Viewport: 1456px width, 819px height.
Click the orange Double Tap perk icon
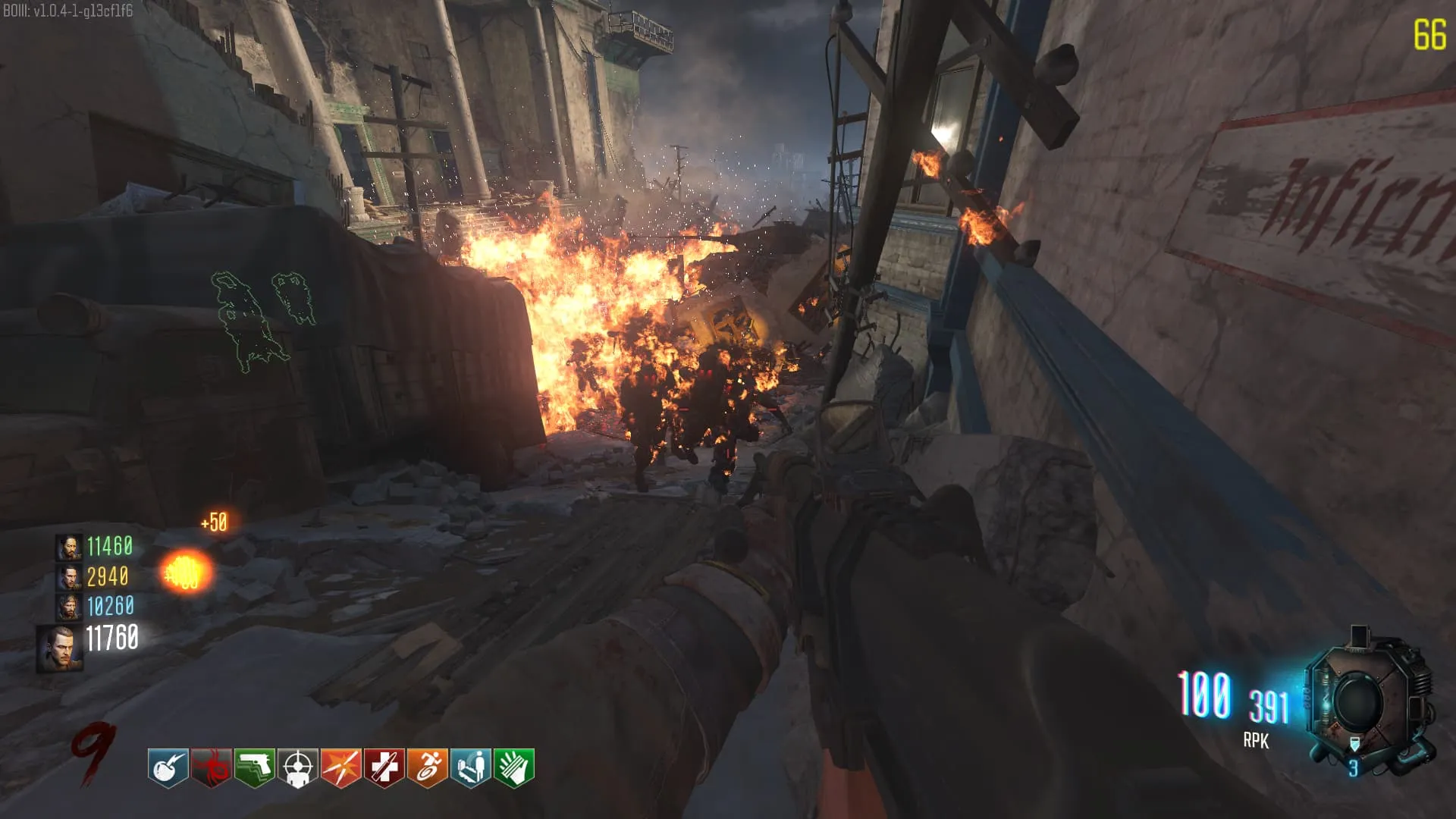341,767
